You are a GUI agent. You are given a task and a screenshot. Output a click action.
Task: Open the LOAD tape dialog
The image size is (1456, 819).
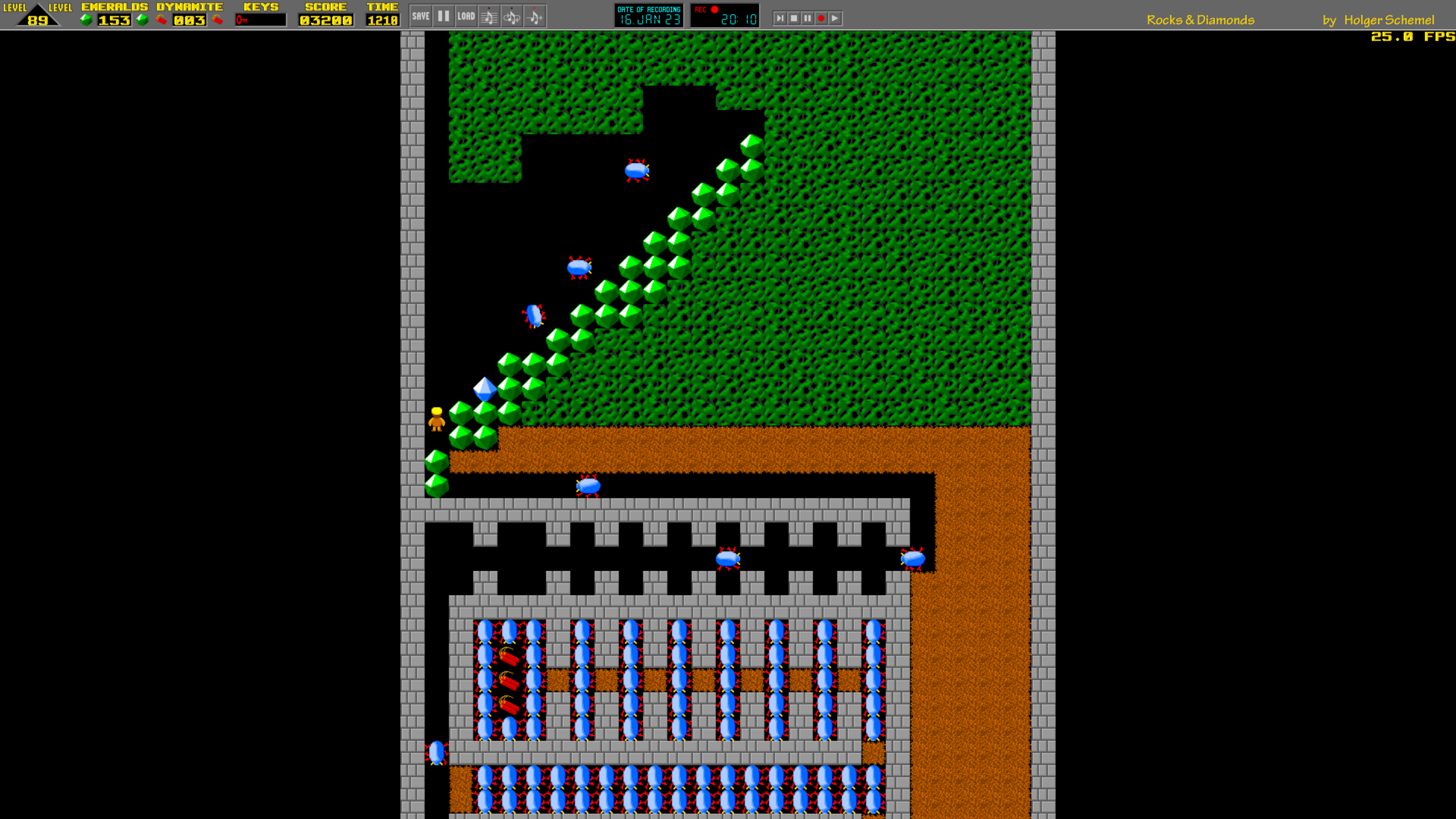[x=466, y=16]
